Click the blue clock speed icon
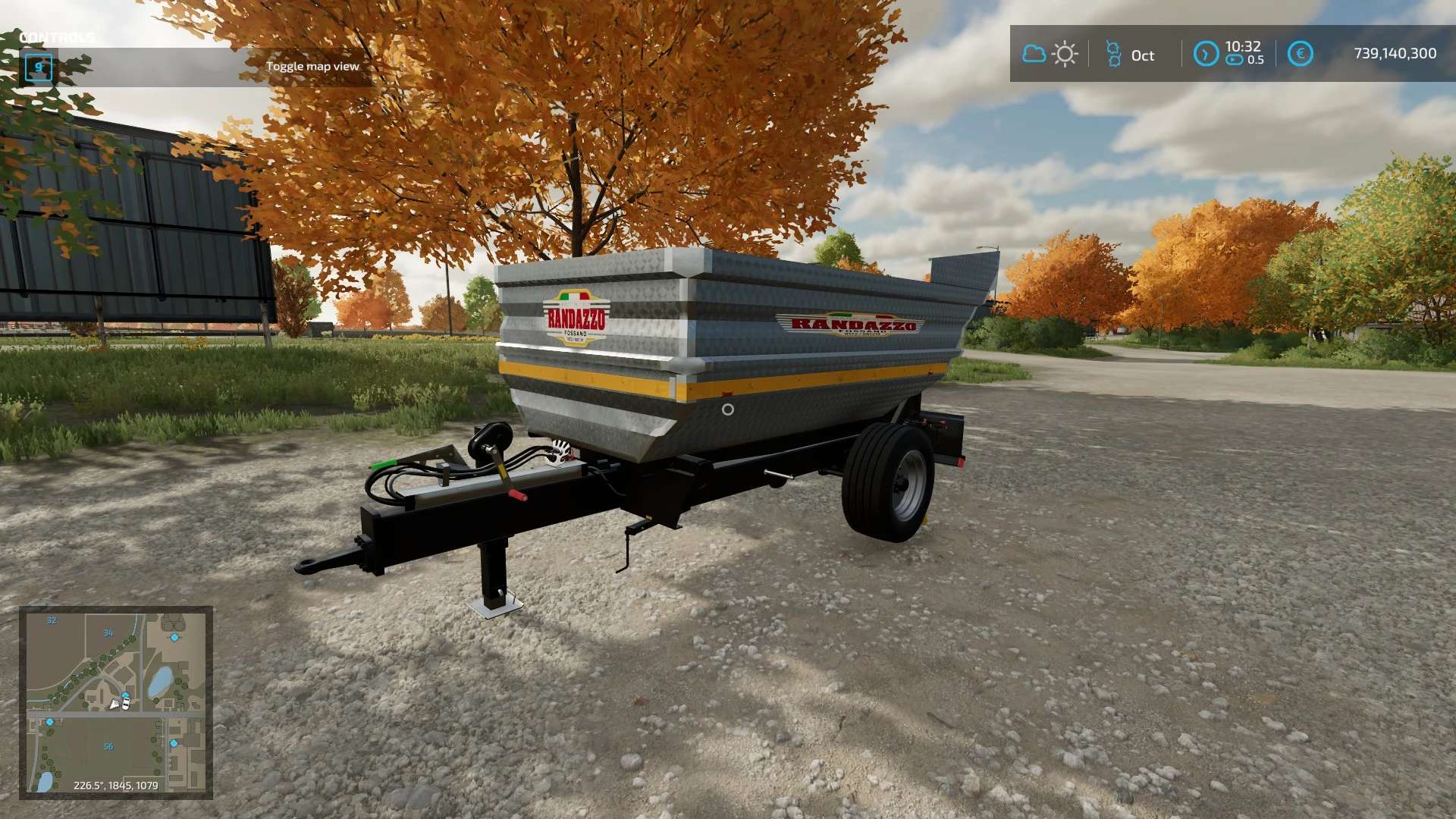The width and height of the screenshot is (1456, 819). 1206,54
